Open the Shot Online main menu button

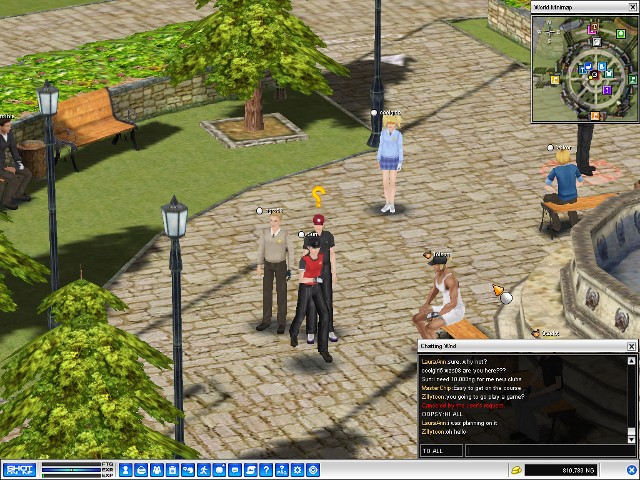coord(21,469)
